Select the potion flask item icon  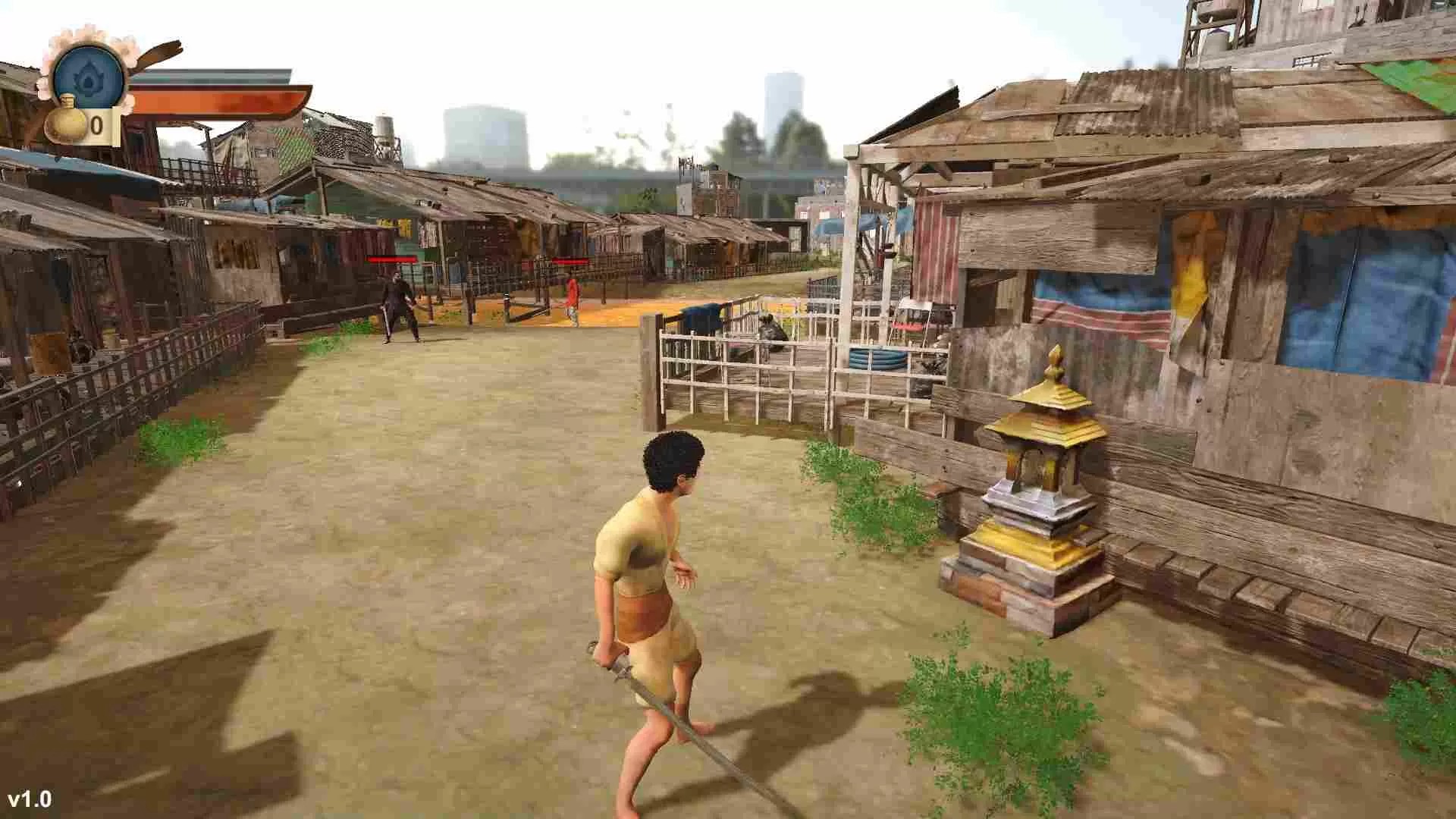tap(64, 123)
